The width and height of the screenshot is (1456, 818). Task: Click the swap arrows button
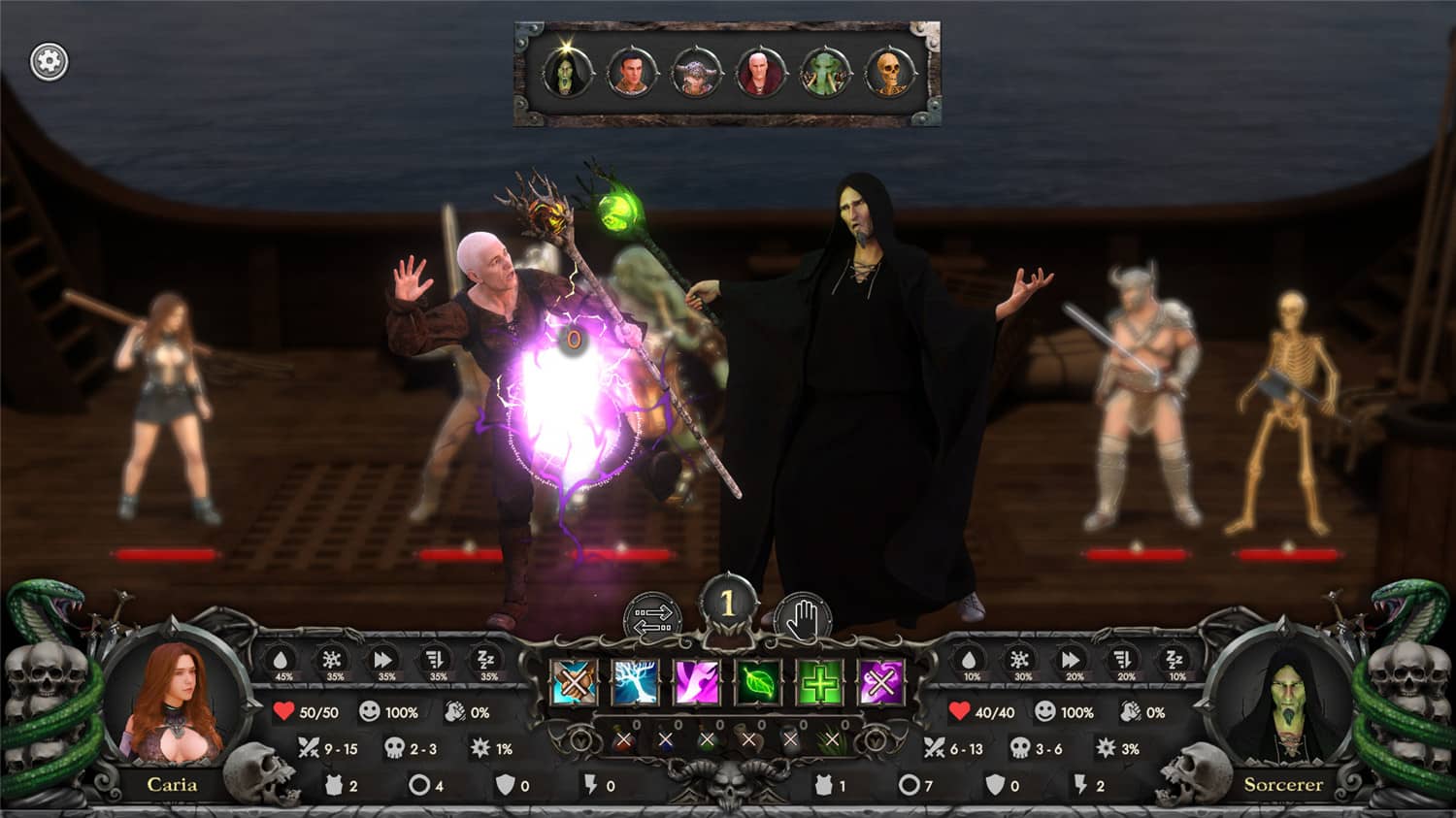[x=652, y=617]
